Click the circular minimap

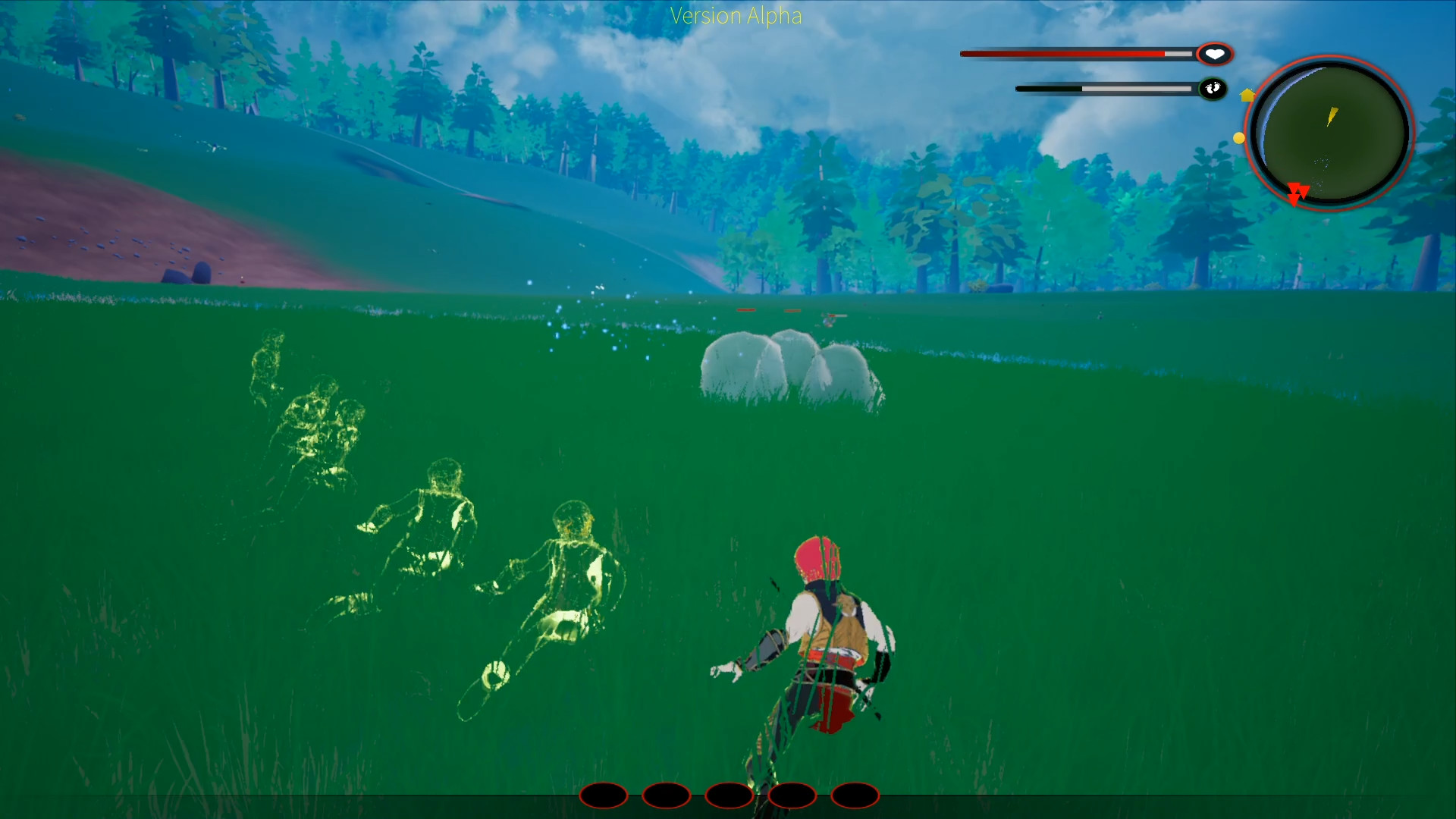click(1330, 133)
